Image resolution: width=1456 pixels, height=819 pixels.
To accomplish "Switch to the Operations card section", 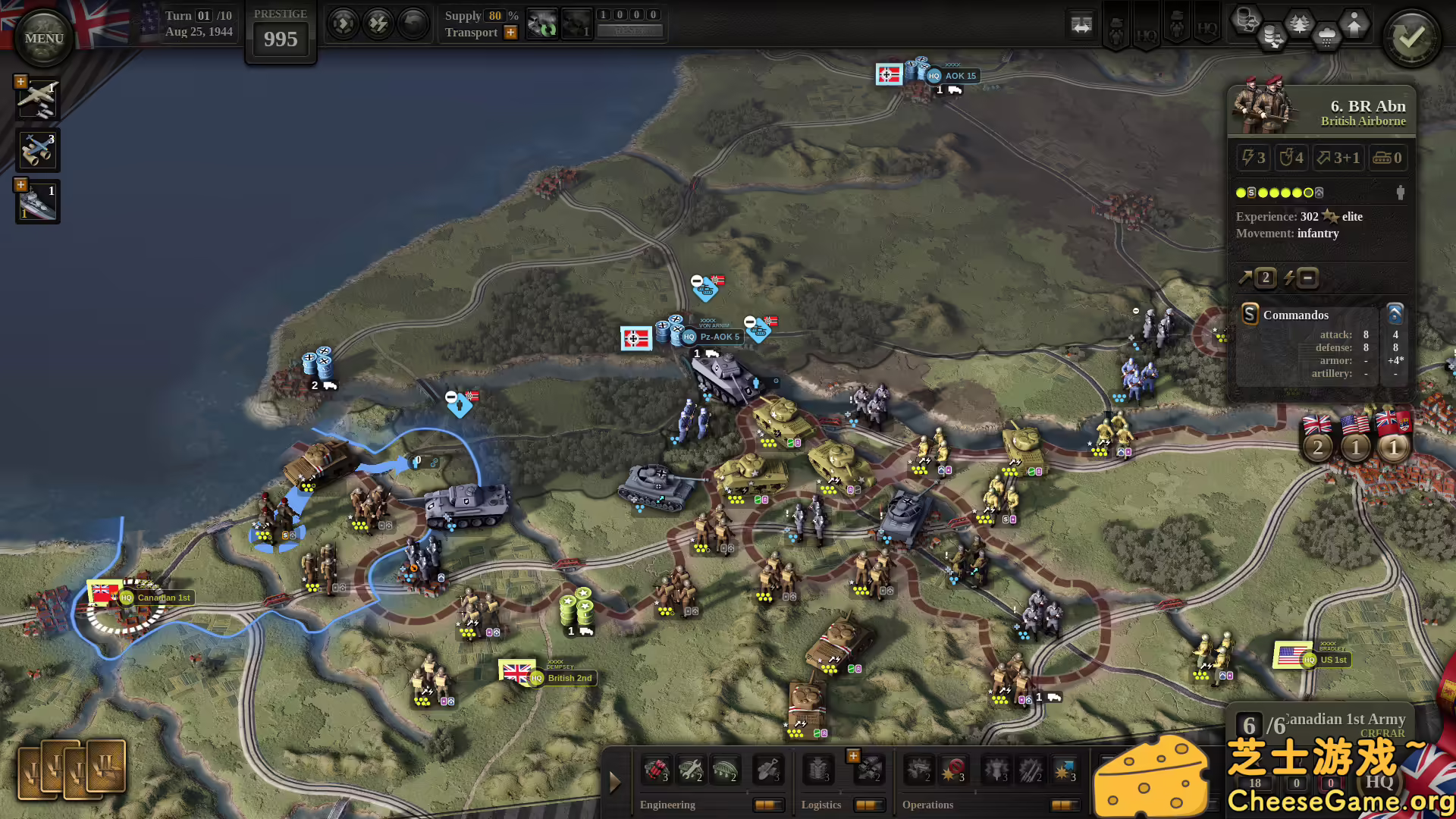I will pyautogui.click(x=927, y=805).
